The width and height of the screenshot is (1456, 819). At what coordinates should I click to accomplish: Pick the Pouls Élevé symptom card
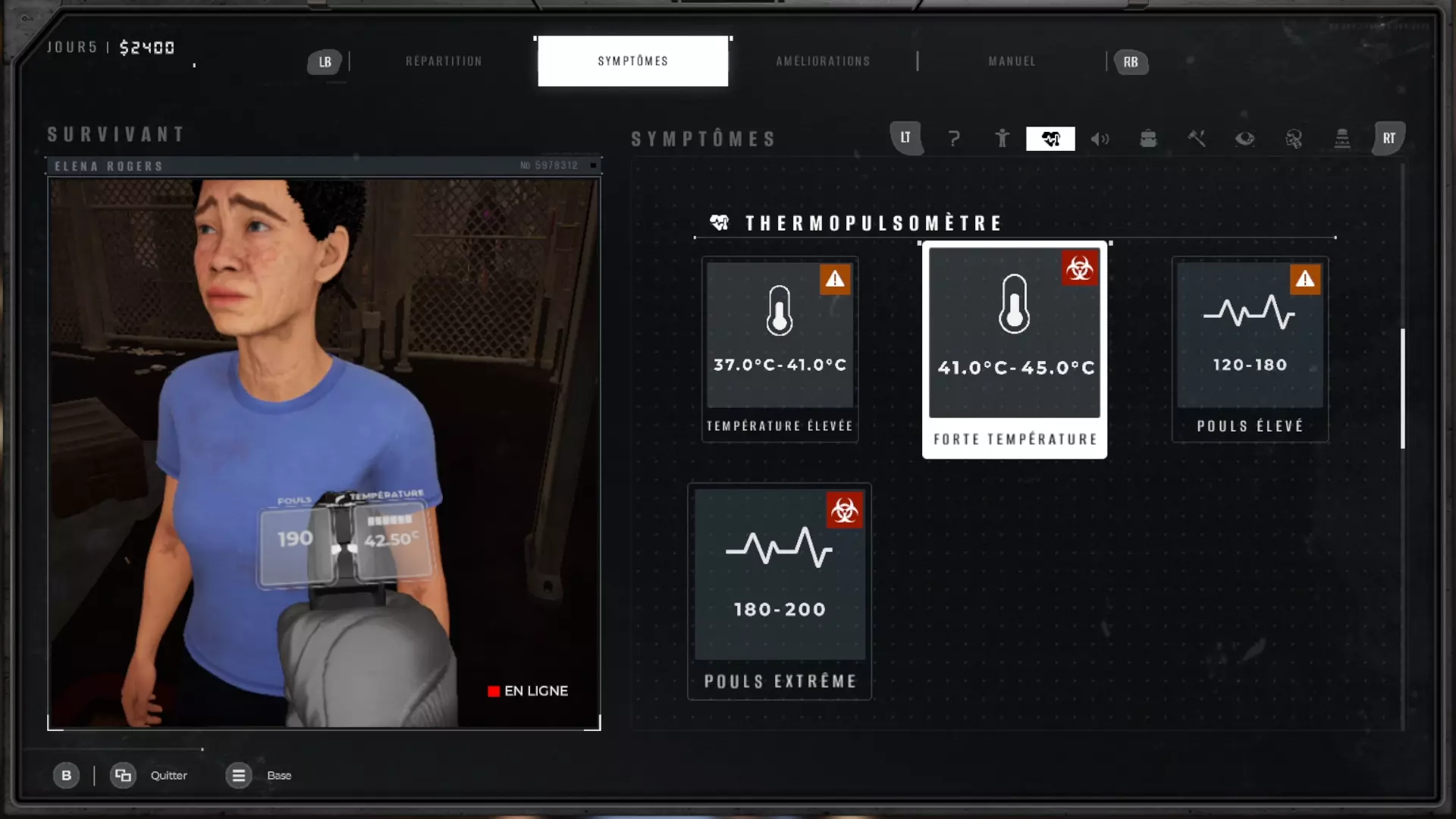click(x=1250, y=350)
